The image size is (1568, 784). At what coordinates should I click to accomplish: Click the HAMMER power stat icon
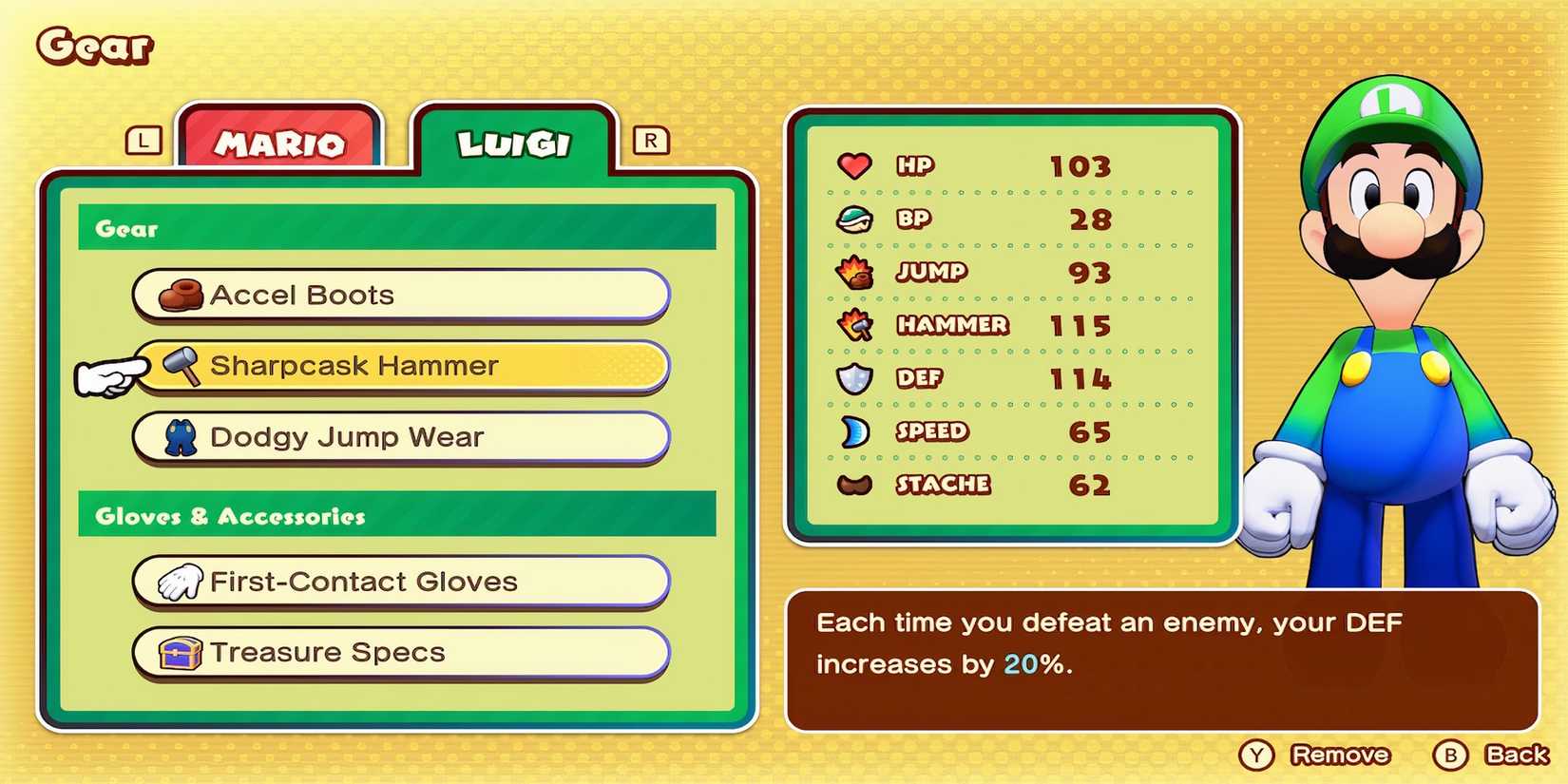click(x=854, y=325)
